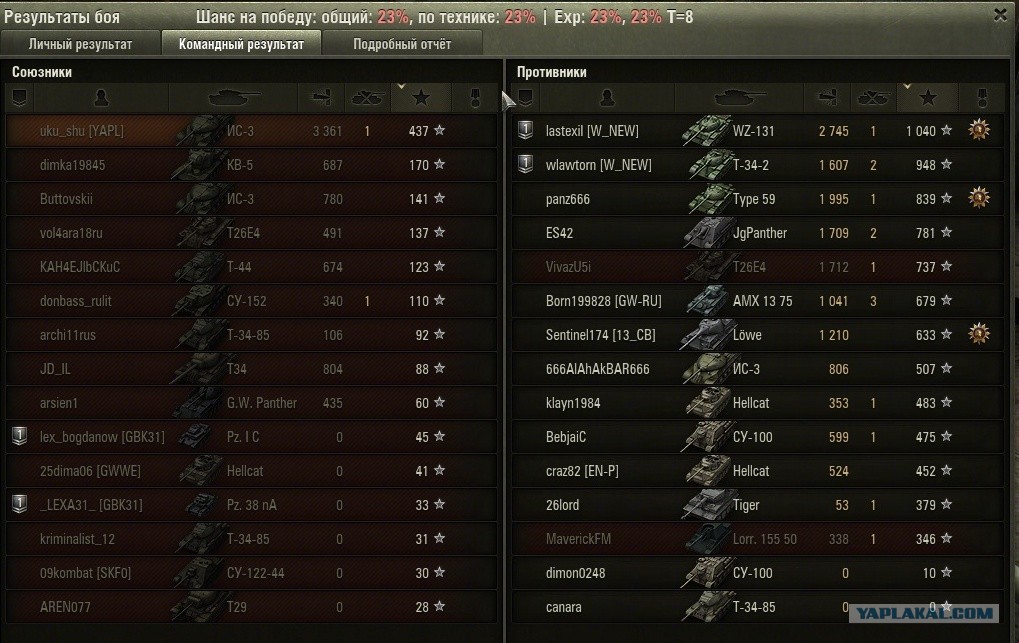Sort allies by damage column header

click(321, 98)
